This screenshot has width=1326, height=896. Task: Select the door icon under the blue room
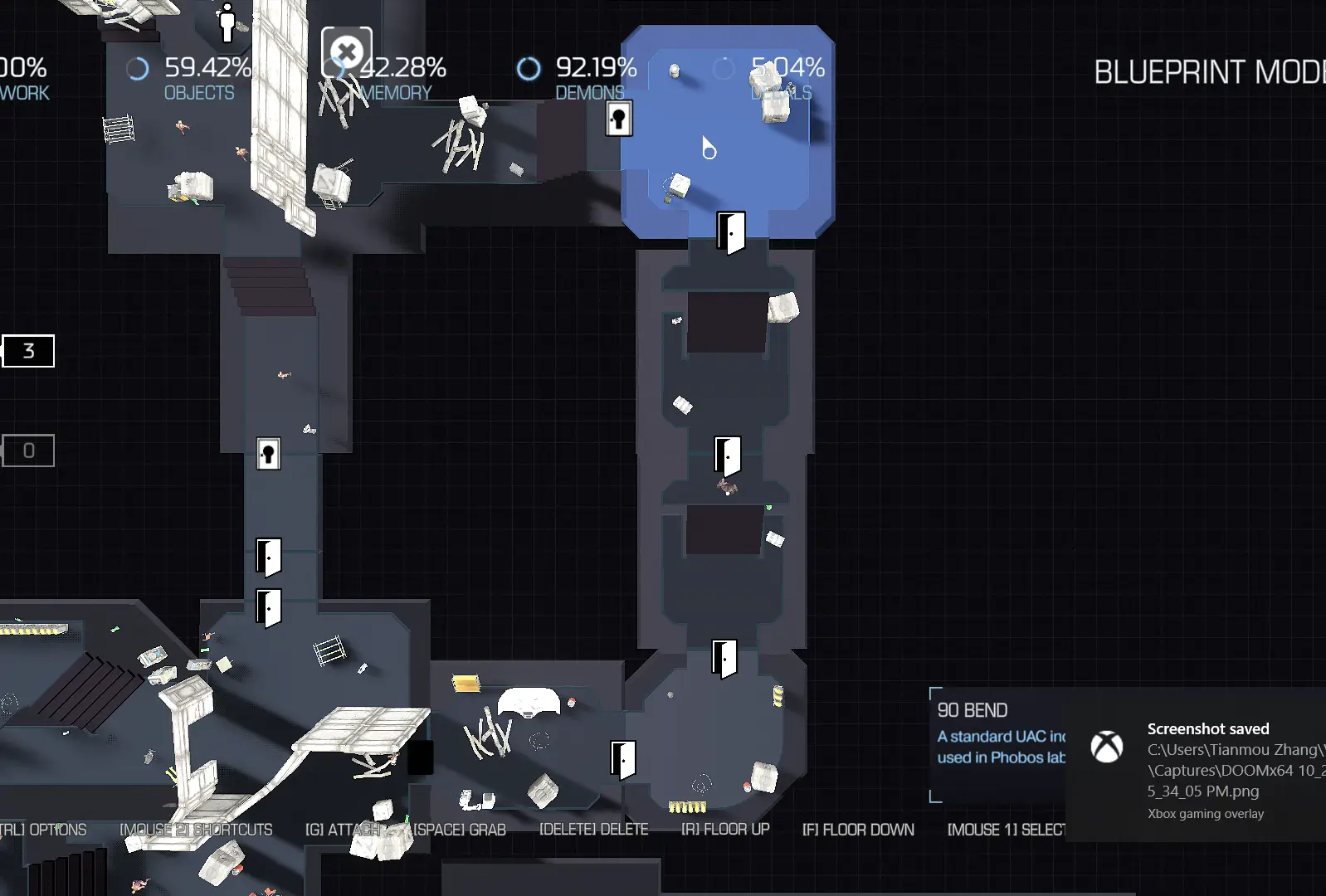730,232
